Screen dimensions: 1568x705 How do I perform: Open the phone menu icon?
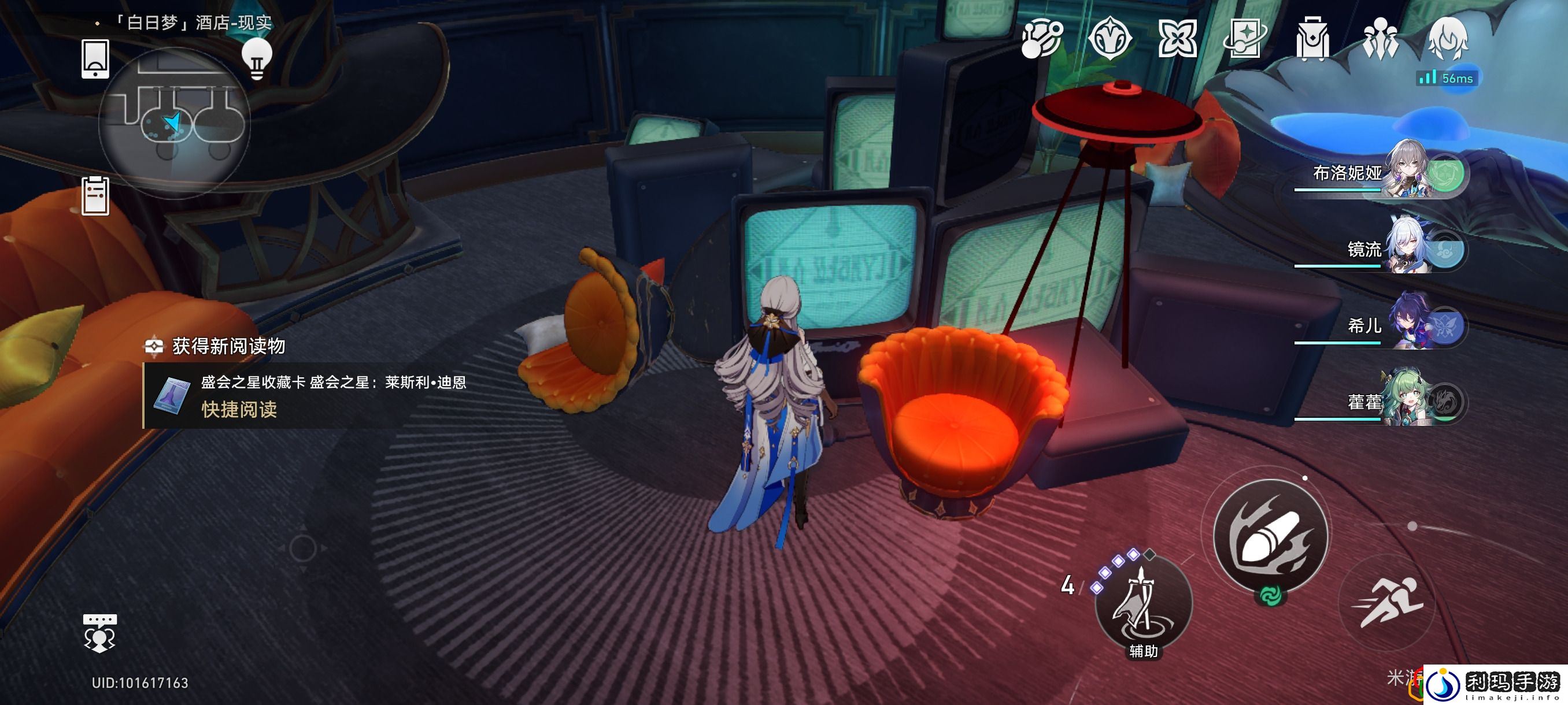[95, 59]
